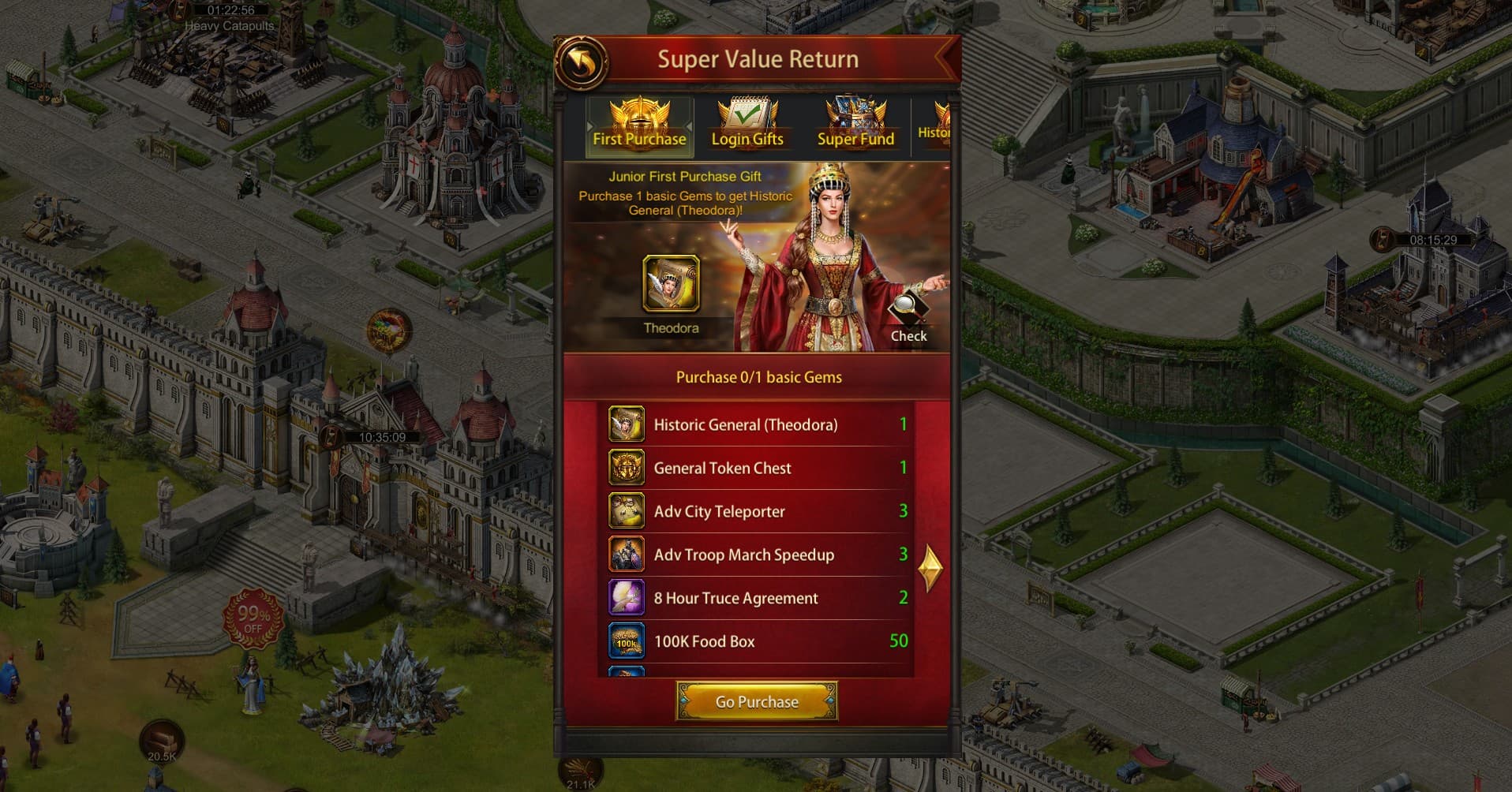Select the First Purchase tab
Screen dimensions: 1512x792
pyautogui.click(x=639, y=123)
